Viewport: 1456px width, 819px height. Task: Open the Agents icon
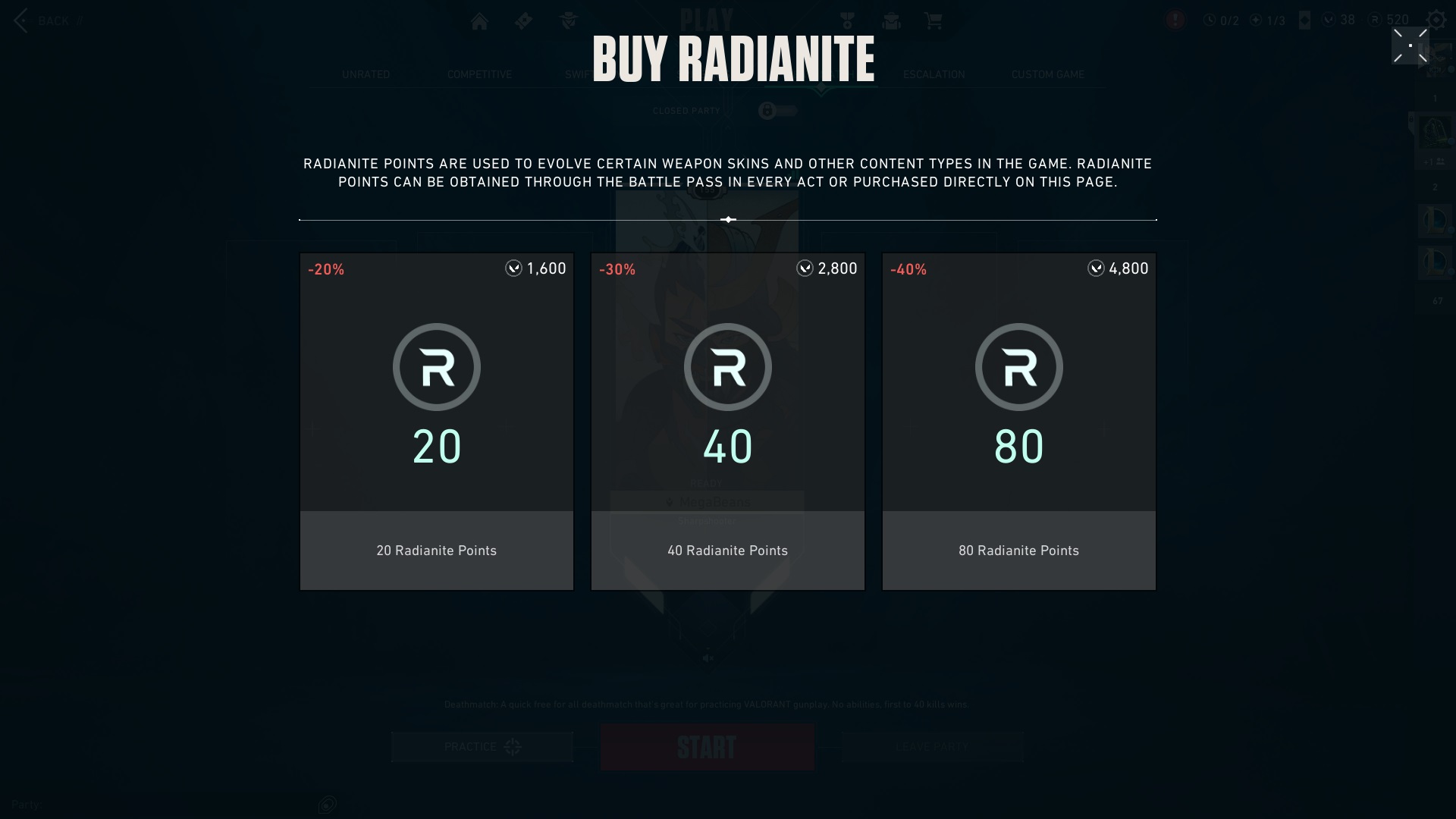(x=567, y=20)
